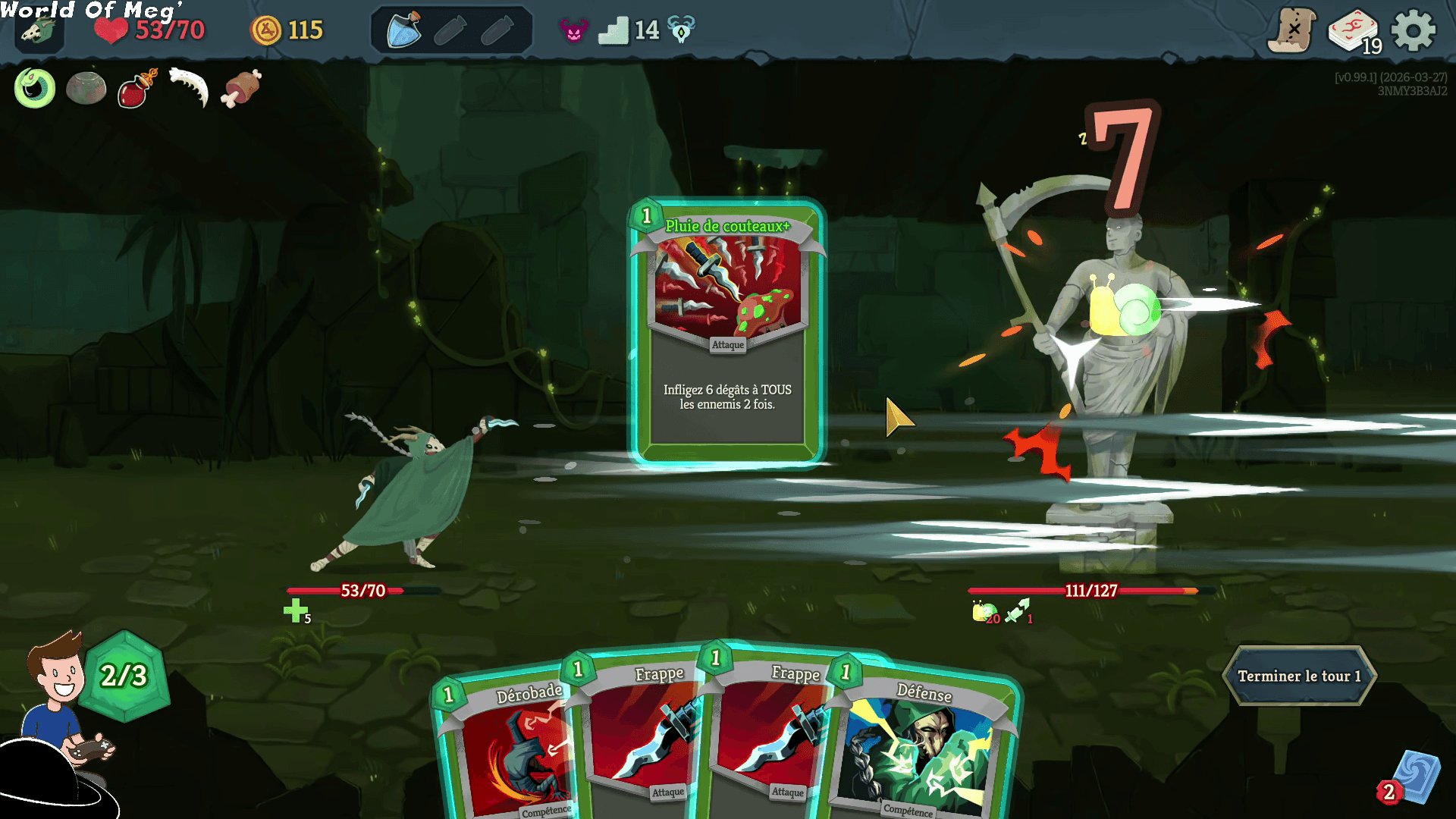The width and height of the screenshot is (1456, 819).
Task: Inspect the white claw relic
Action: [189, 88]
